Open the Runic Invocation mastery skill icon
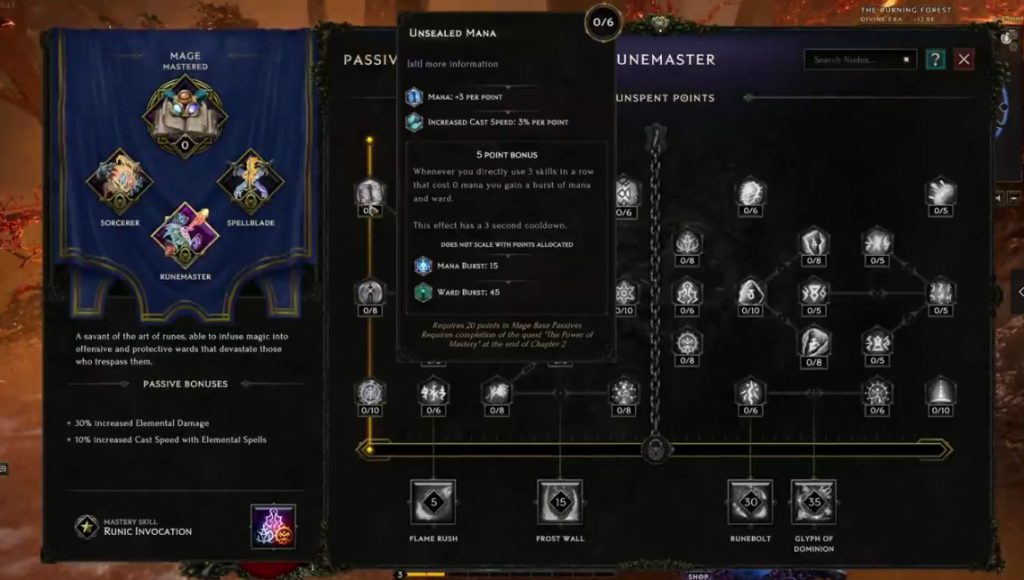Screen dimensions: 1024x580 273,526
